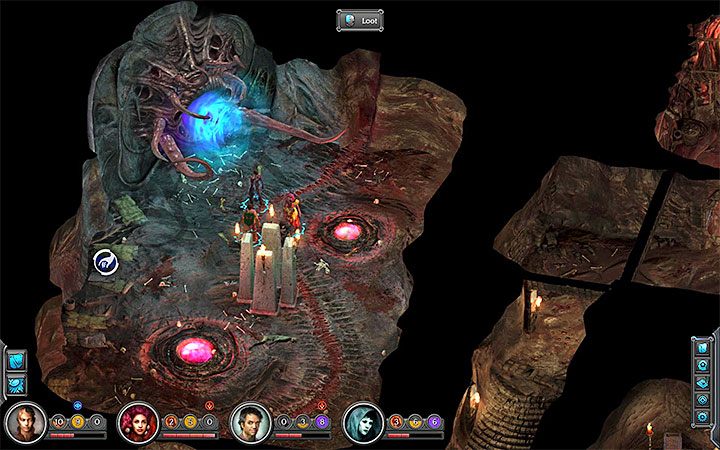Open the topmost icon in the right menu column
The width and height of the screenshot is (720, 450).
[703, 349]
